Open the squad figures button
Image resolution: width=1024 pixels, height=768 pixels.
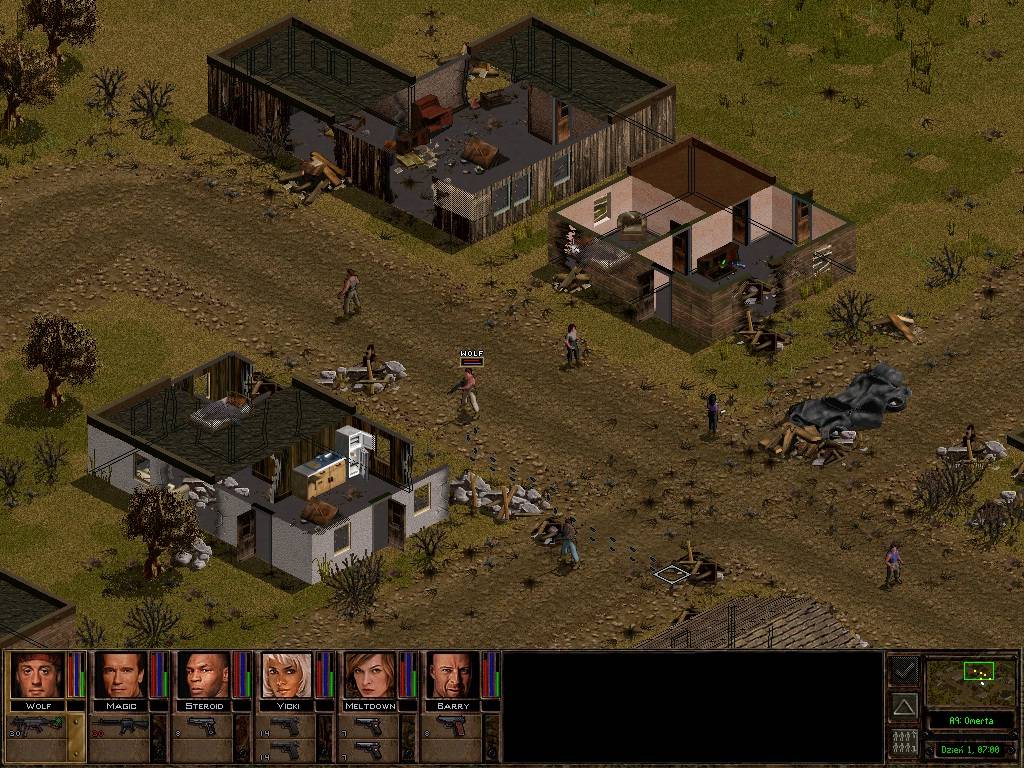coord(904,743)
